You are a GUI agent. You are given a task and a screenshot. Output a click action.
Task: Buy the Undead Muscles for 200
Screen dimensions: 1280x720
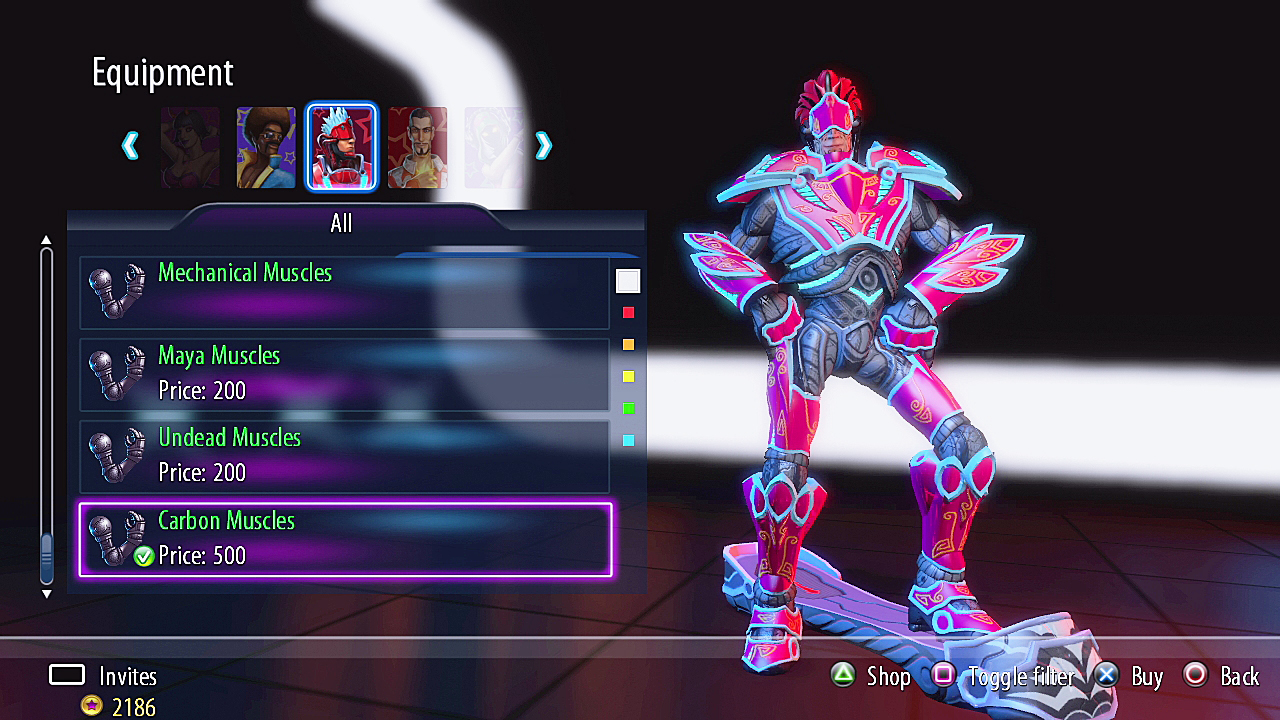pyautogui.click(x=350, y=453)
